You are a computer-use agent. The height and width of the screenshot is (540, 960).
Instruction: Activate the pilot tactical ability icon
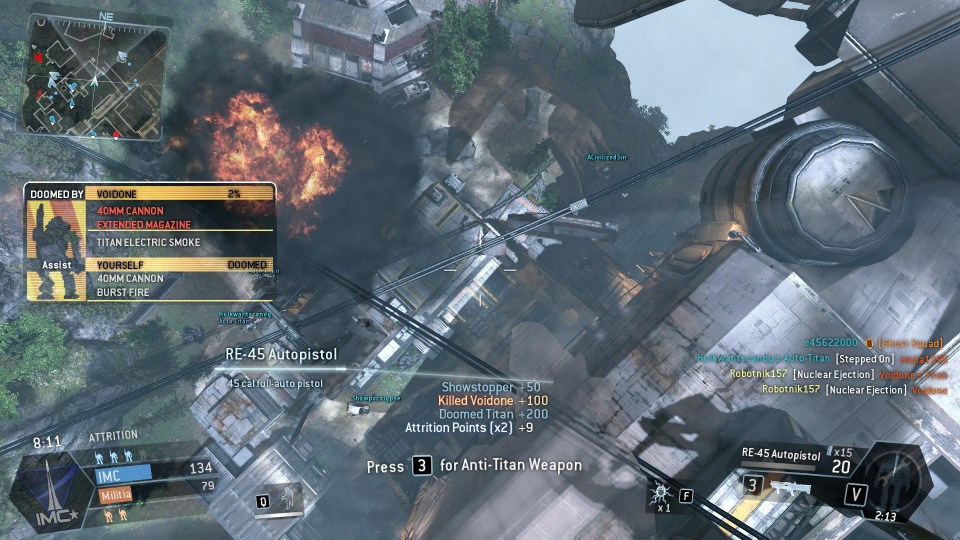[x=285, y=496]
